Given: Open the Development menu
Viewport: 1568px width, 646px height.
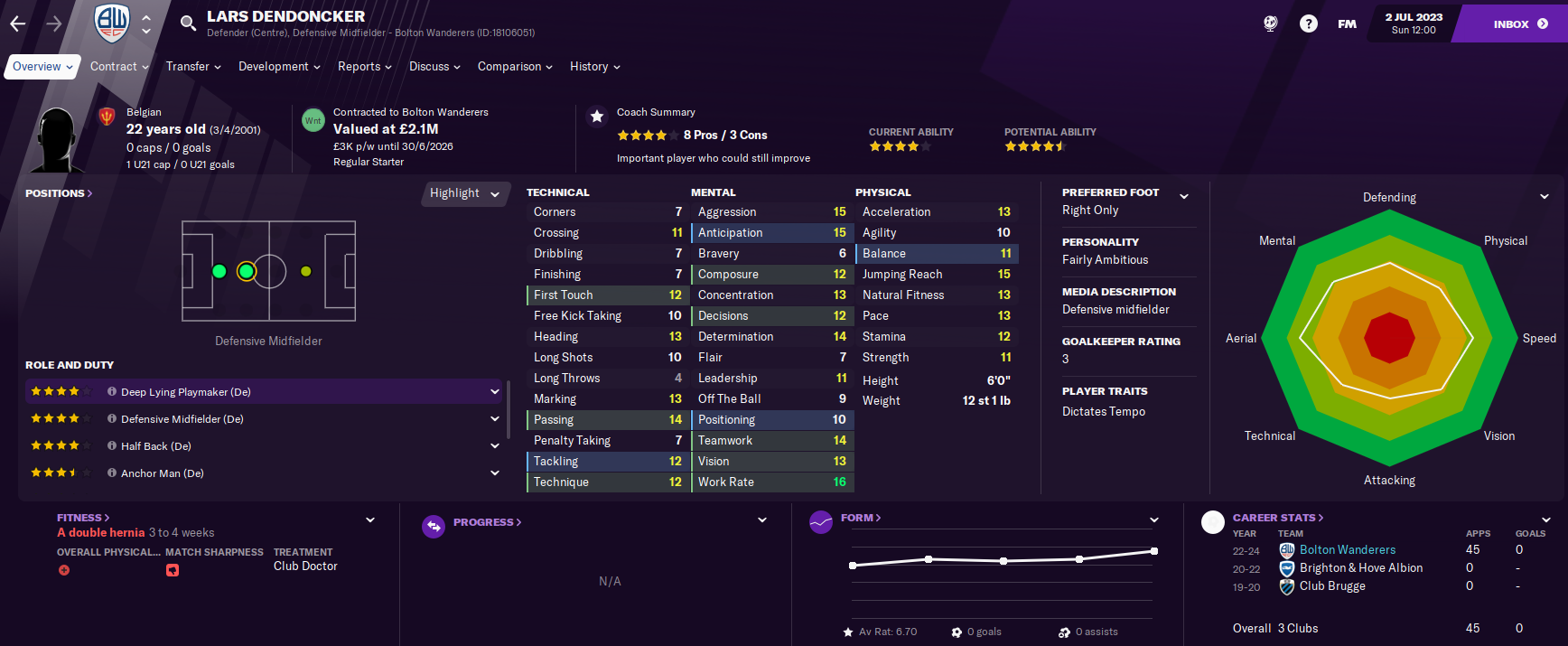Looking at the screenshot, I should [278, 67].
